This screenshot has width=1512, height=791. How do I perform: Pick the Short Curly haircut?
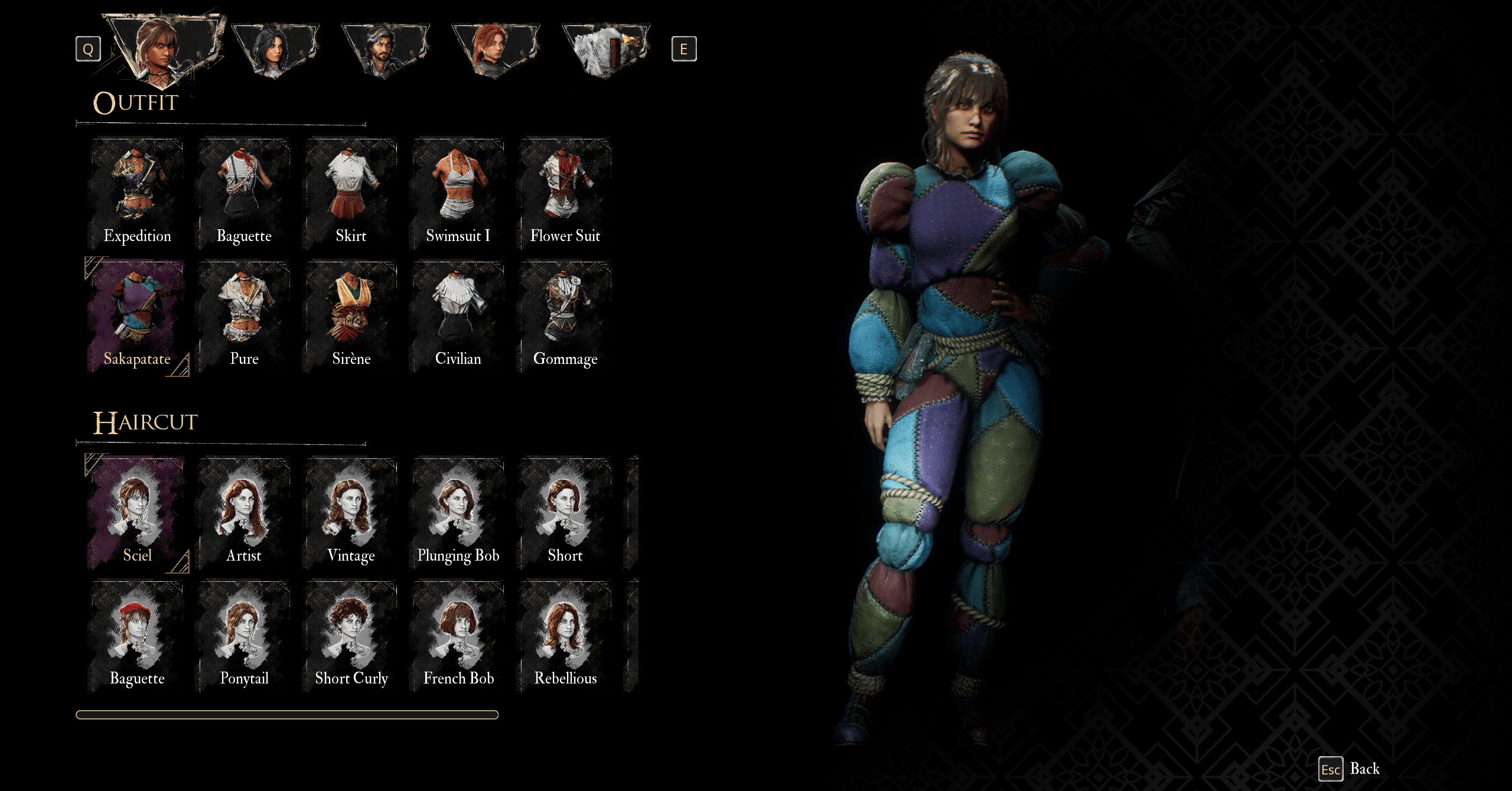[351, 636]
